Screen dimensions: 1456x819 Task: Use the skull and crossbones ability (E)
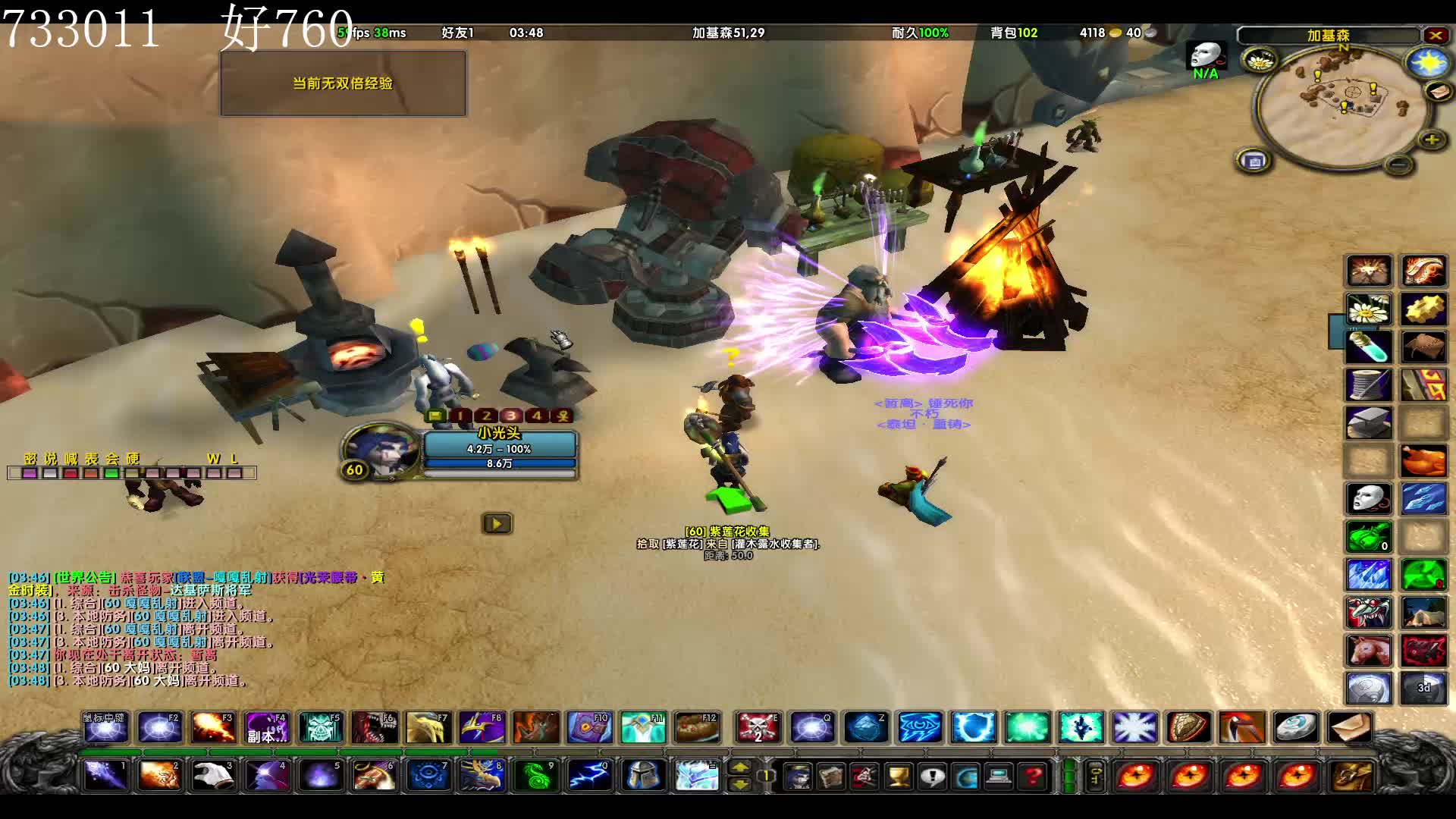click(758, 727)
